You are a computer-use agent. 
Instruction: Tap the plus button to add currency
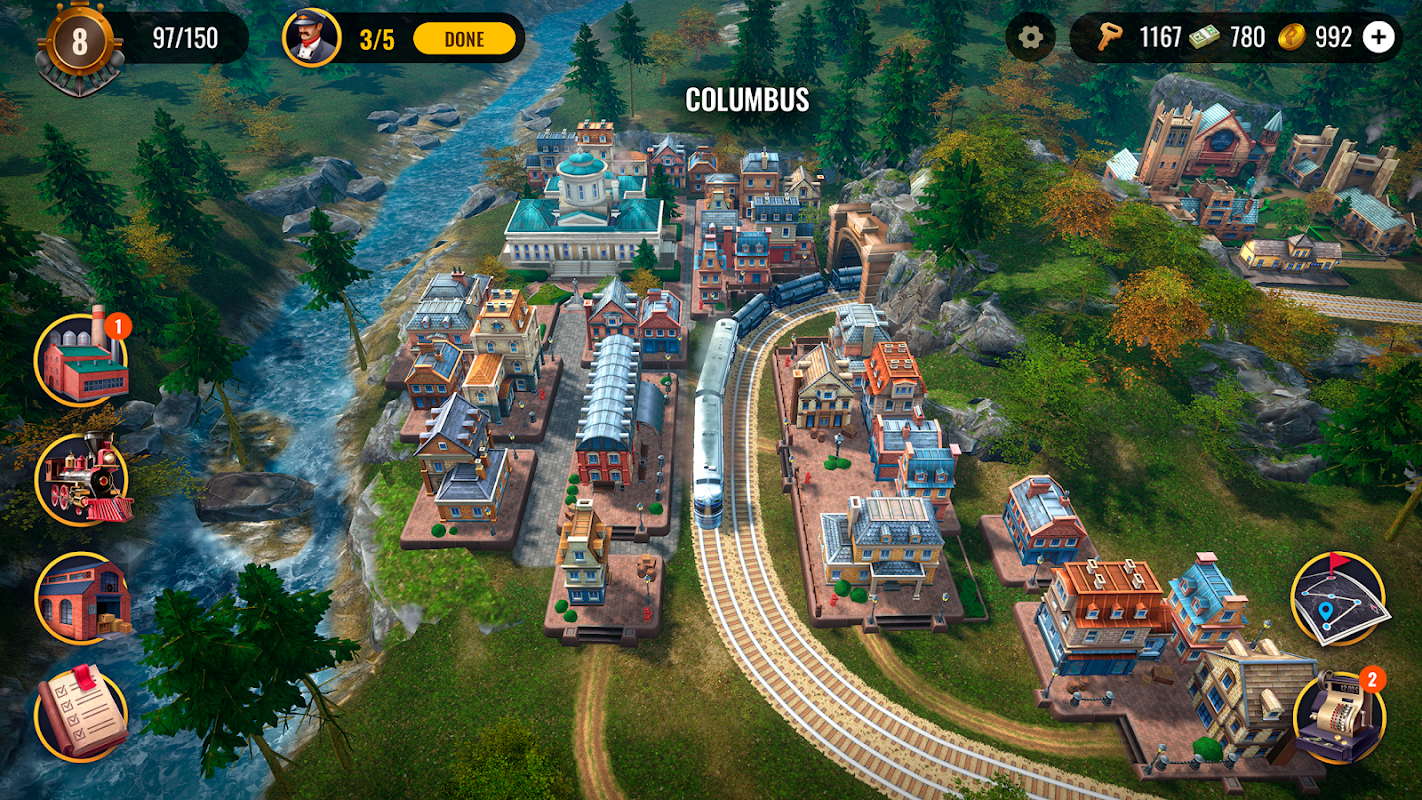pyautogui.click(x=1379, y=38)
